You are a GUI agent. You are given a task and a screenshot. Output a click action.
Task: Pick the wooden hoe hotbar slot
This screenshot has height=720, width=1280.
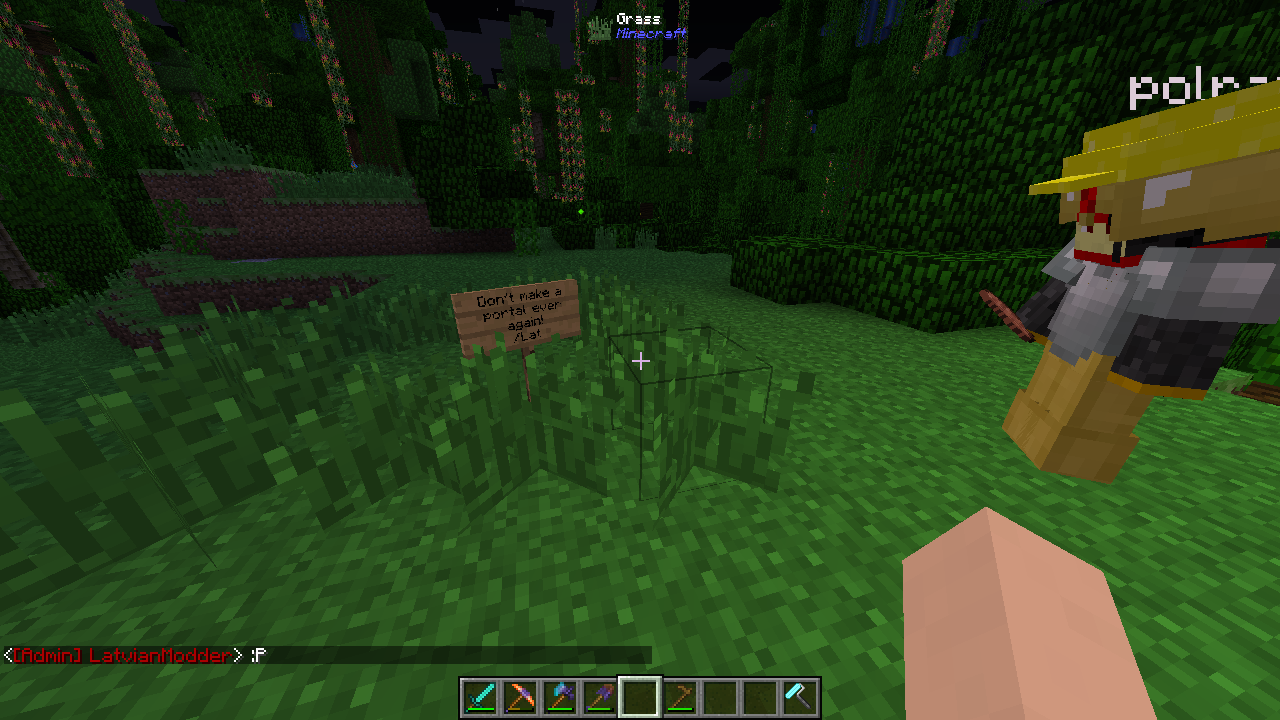(x=680, y=697)
